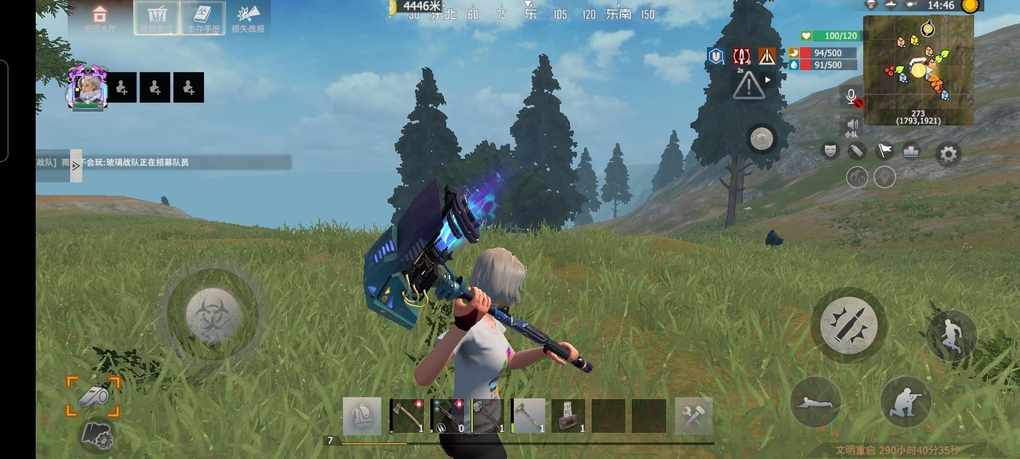This screenshot has height=459, width=1020.
Task: Expand the chat panel arrow
Action: (76, 165)
